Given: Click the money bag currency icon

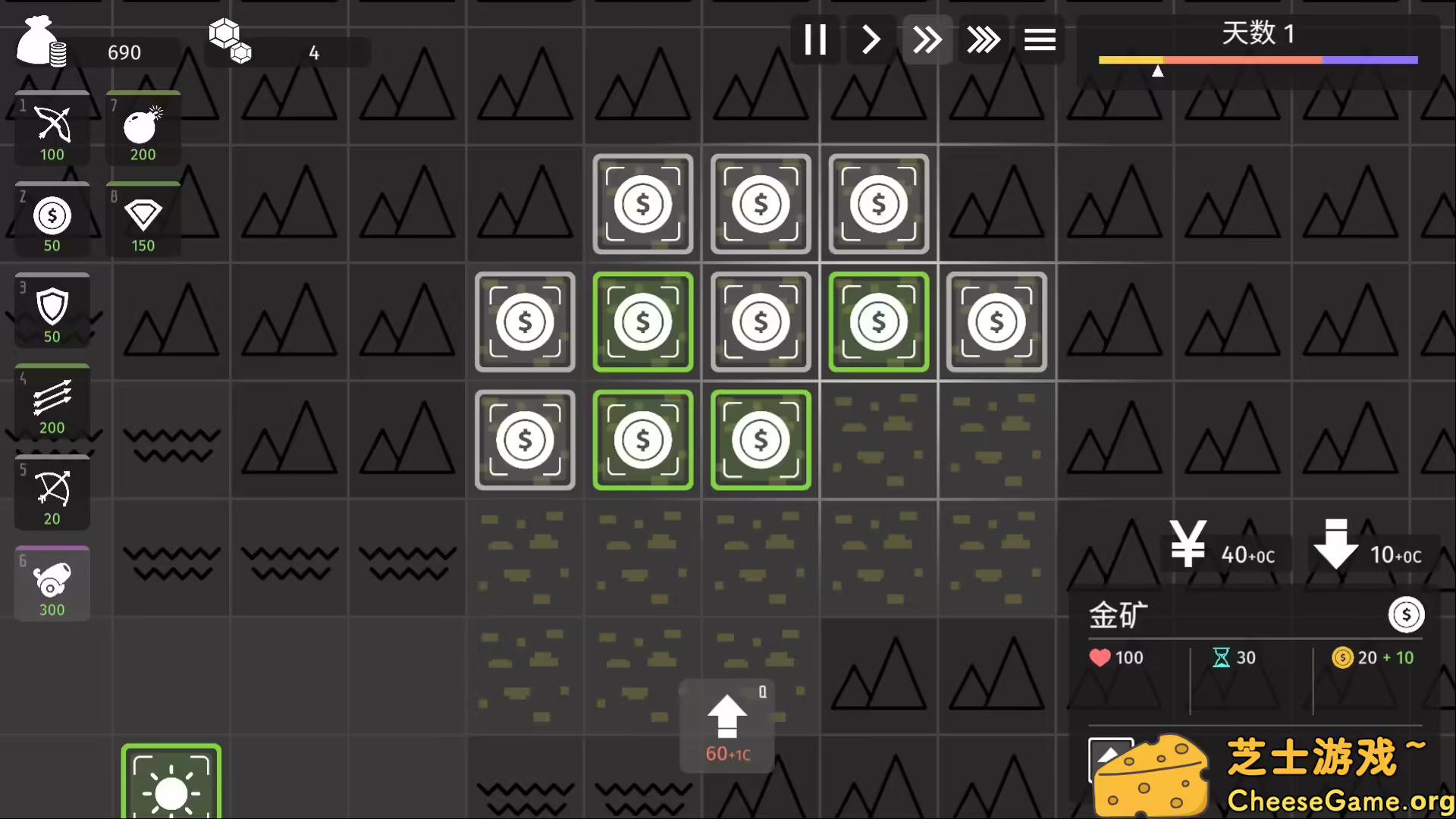Looking at the screenshot, I should click(x=42, y=42).
